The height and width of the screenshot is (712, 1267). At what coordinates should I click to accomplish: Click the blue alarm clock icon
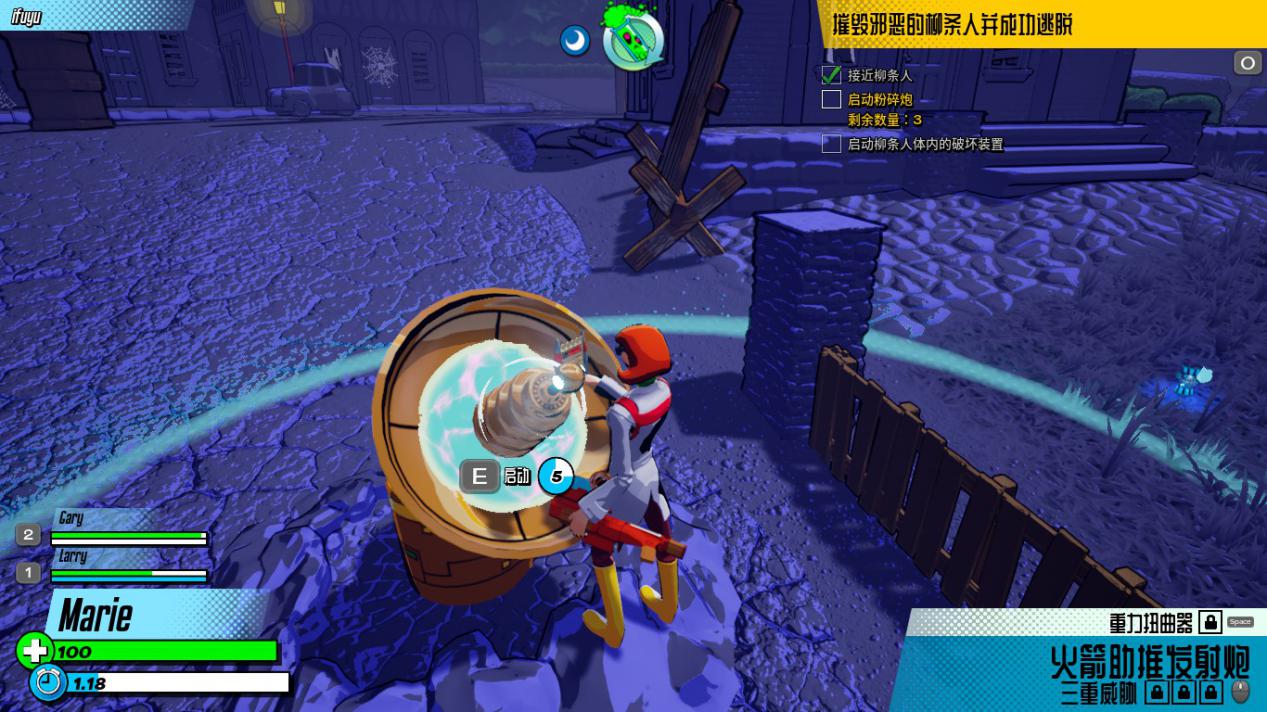pos(46,683)
